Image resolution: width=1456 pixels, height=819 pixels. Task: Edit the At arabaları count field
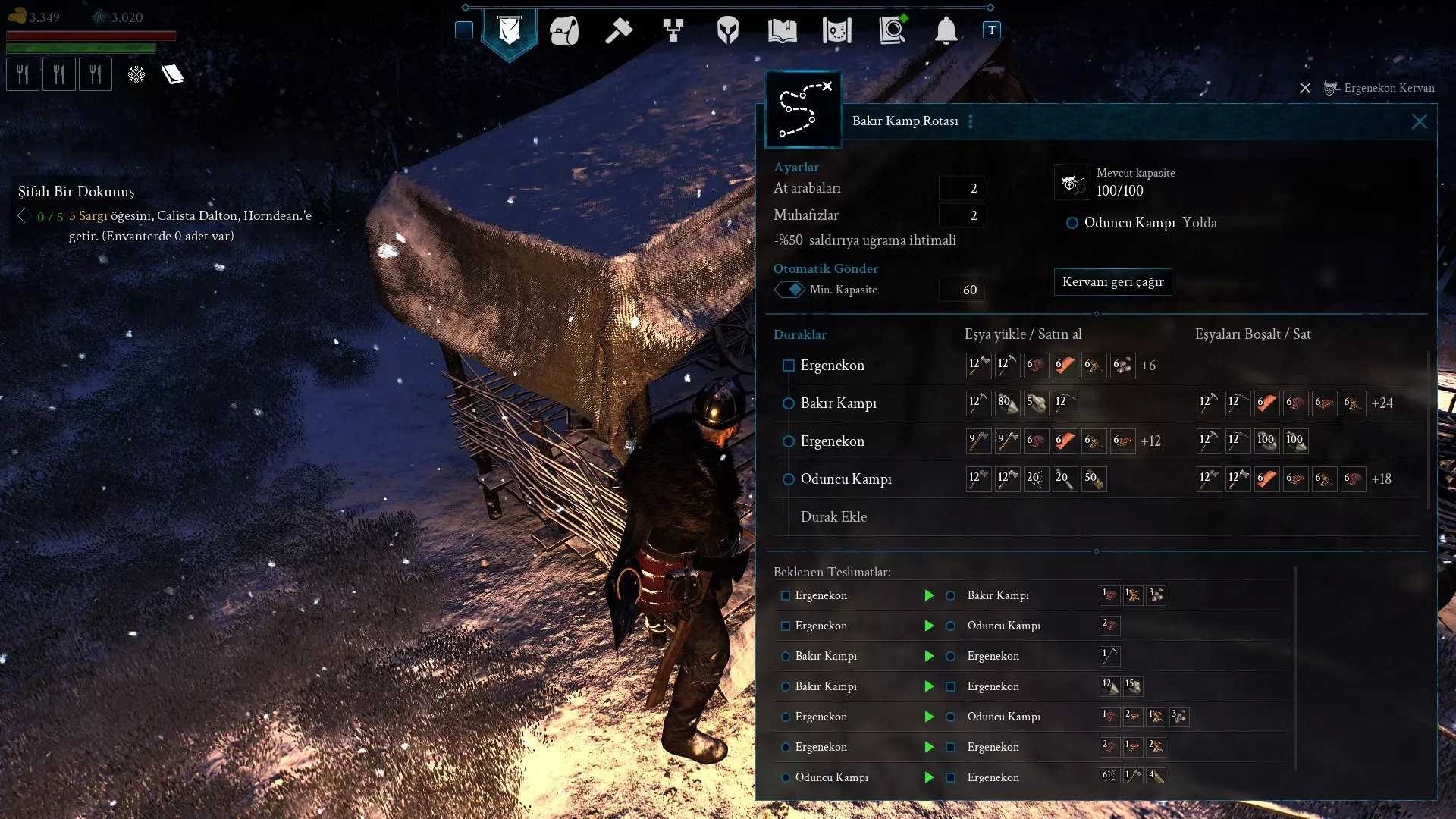pyautogui.click(x=961, y=188)
